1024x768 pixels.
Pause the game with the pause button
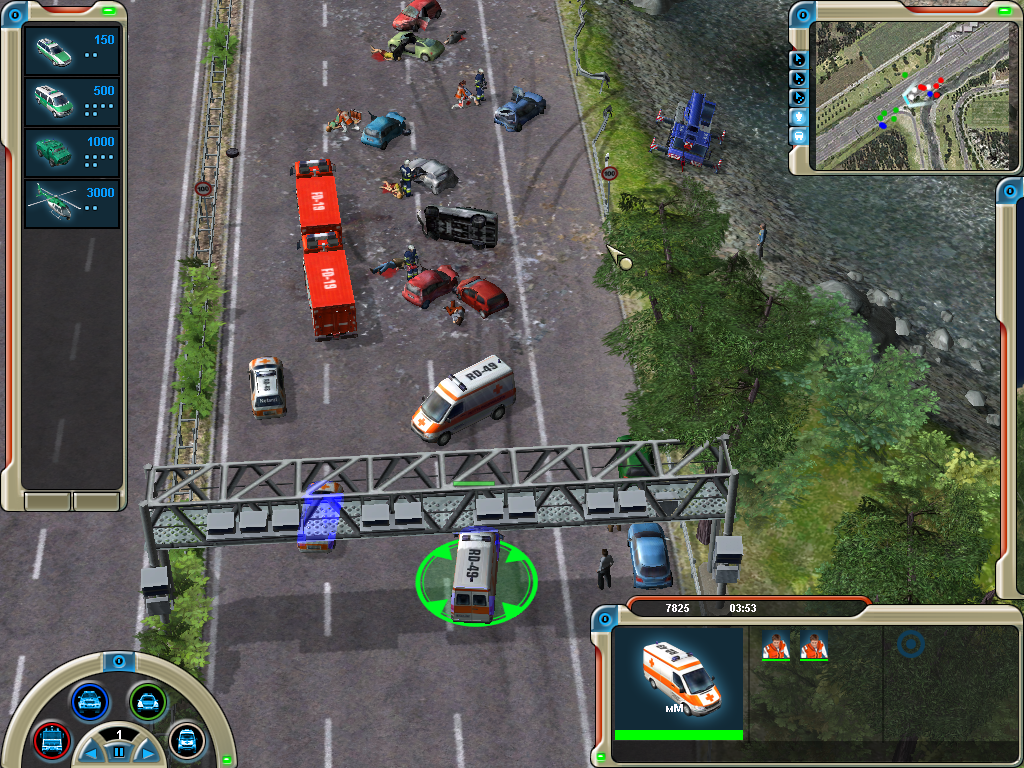coord(118,751)
